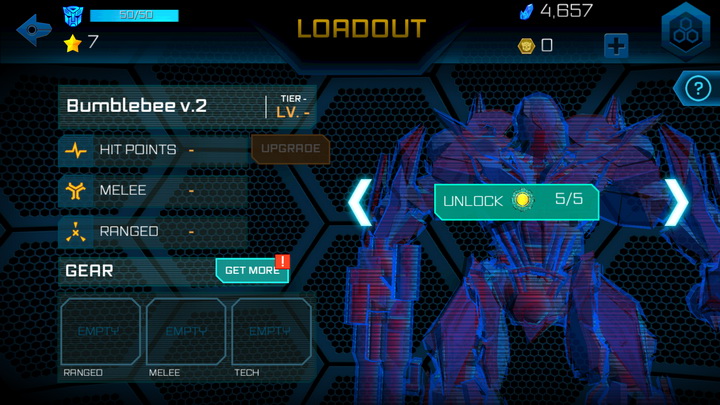720x405 pixels.
Task: Show the previous robot with left arrow
Action: point(360,201)
